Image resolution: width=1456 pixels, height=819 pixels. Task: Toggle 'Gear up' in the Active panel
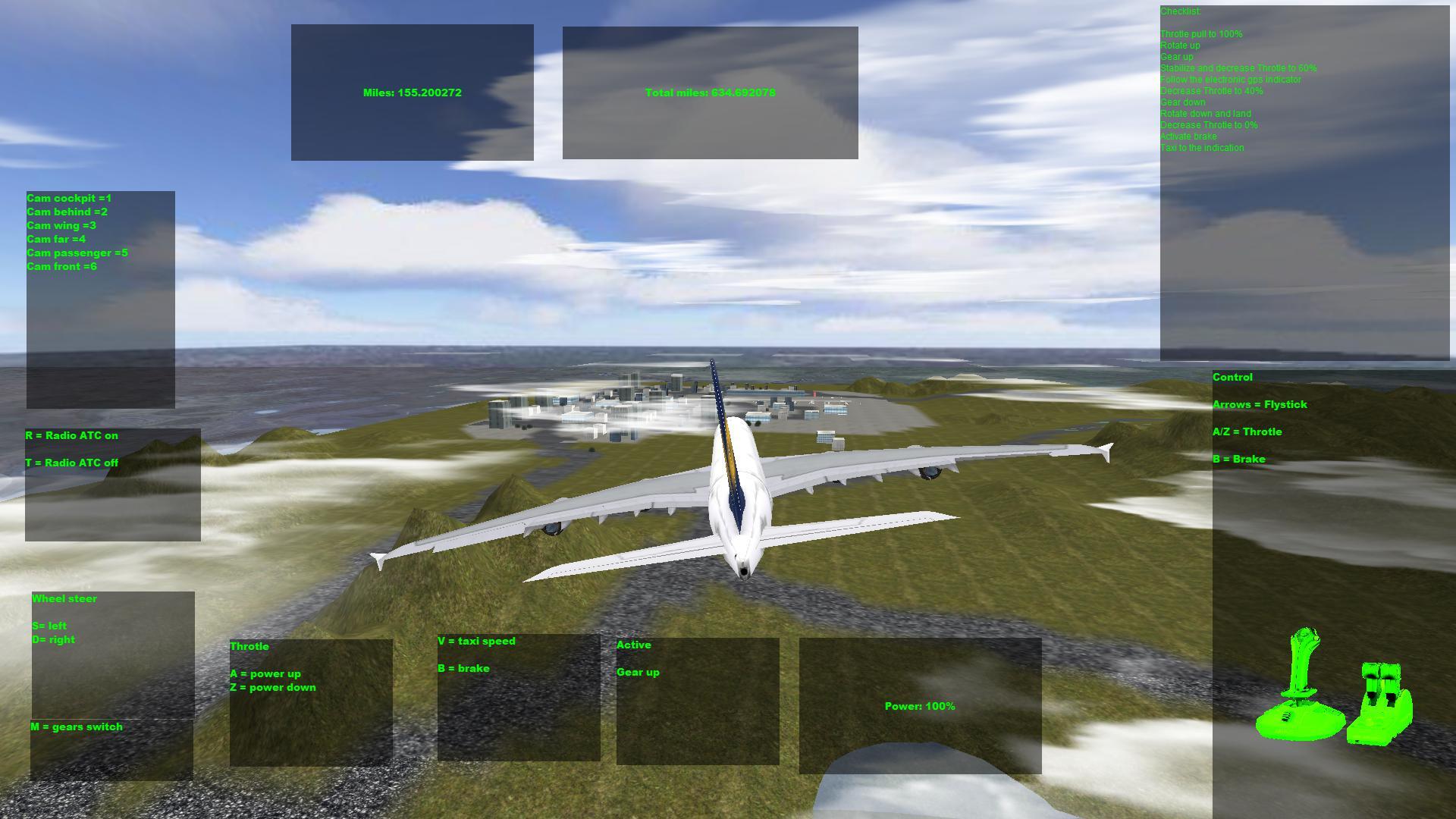pos(638,672)
